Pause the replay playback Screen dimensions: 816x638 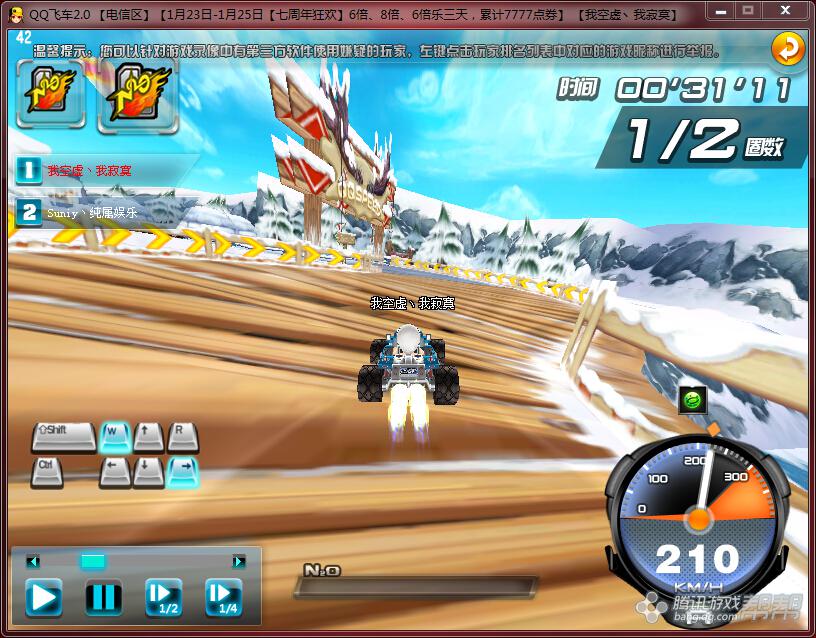(x=103, y=598)
